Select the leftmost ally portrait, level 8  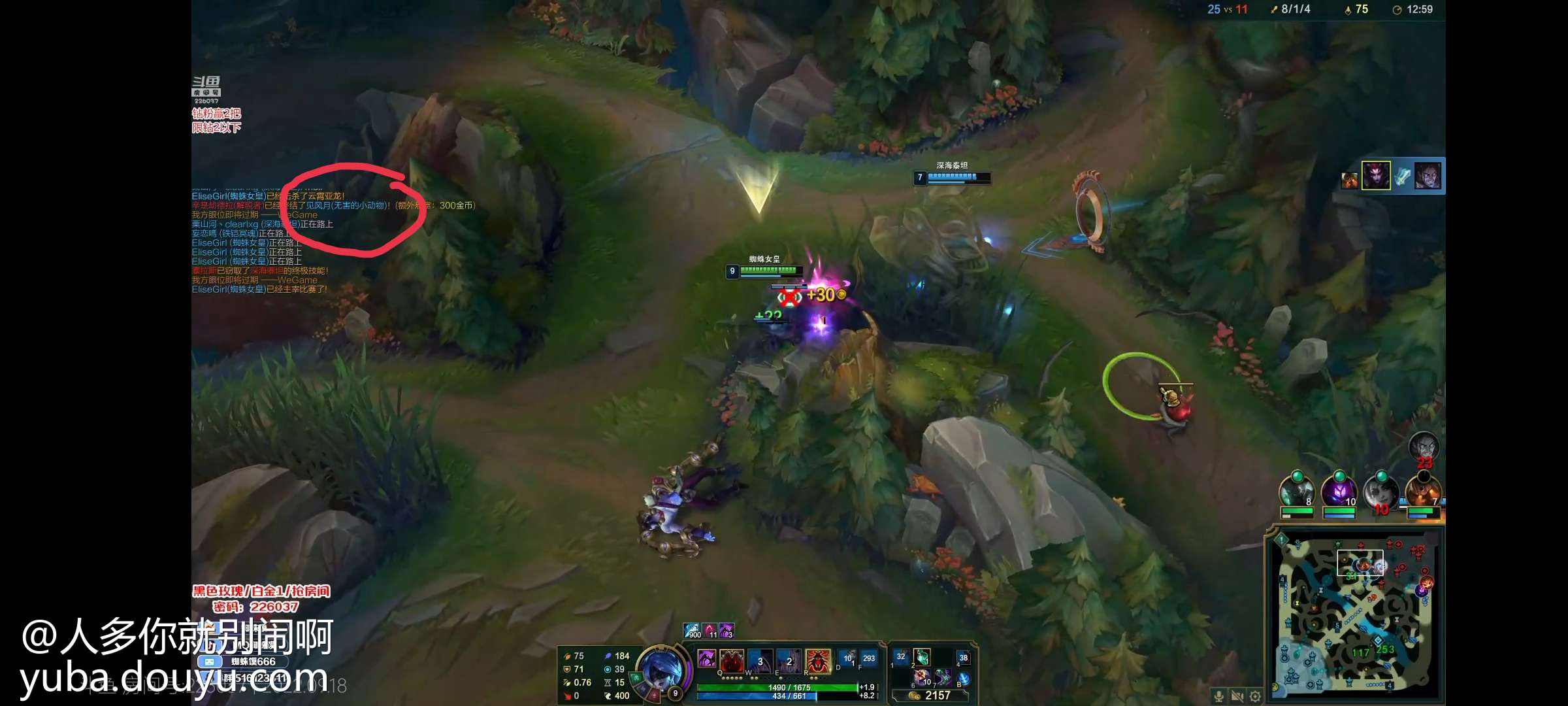(x=1297, y=490)
